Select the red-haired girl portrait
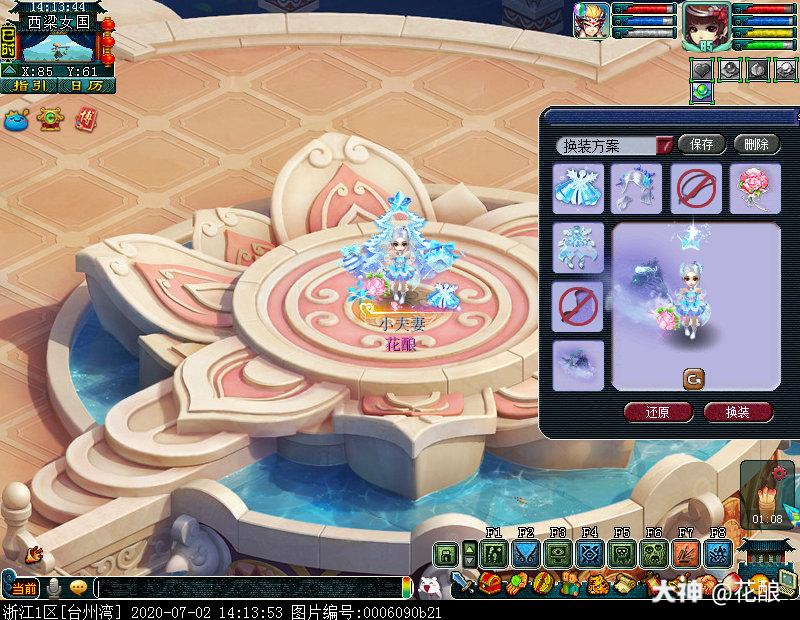Viewport: 800px width, 620px height. tap(703, 24)
